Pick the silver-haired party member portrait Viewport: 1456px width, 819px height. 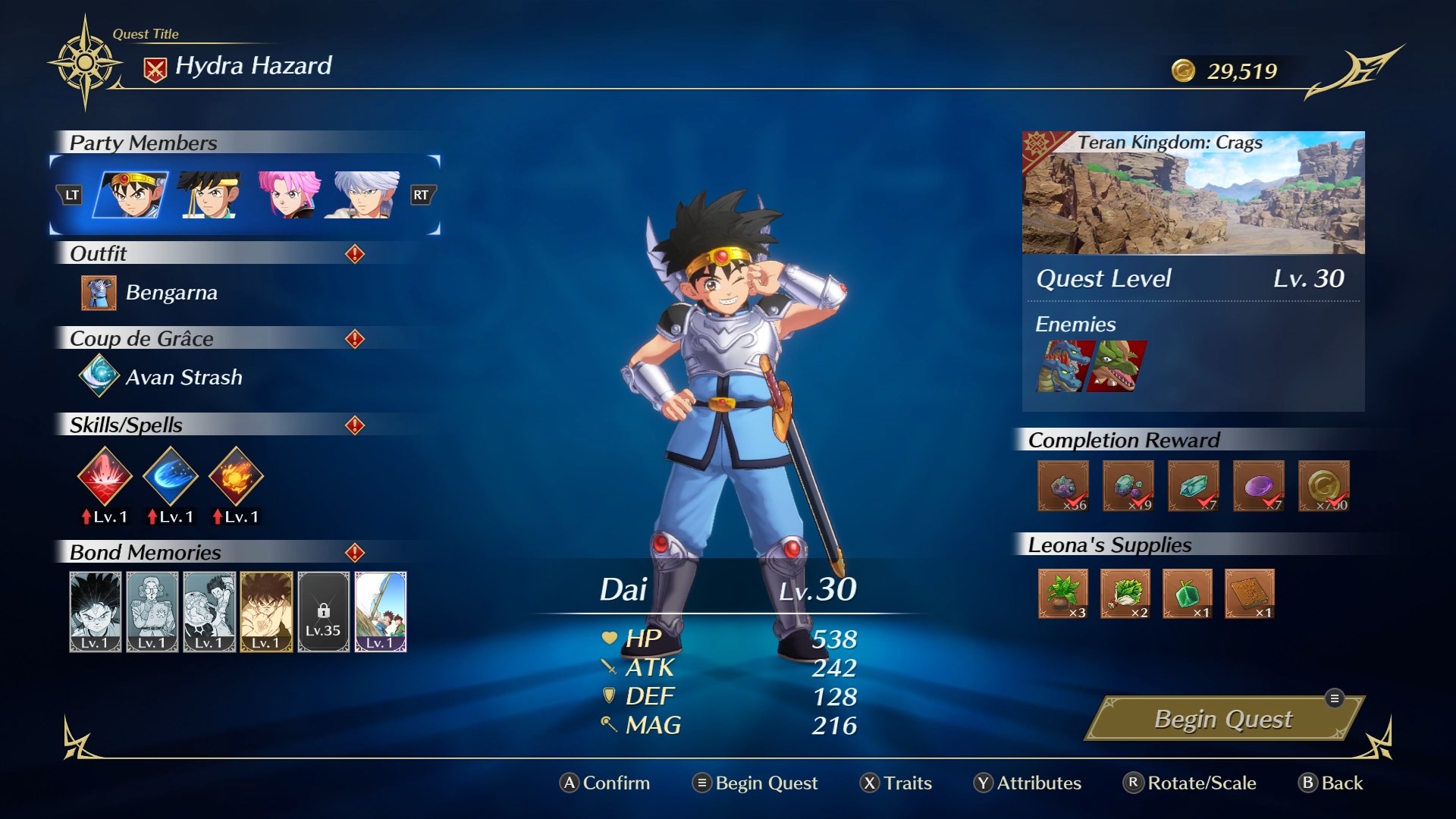click(365, 195)
